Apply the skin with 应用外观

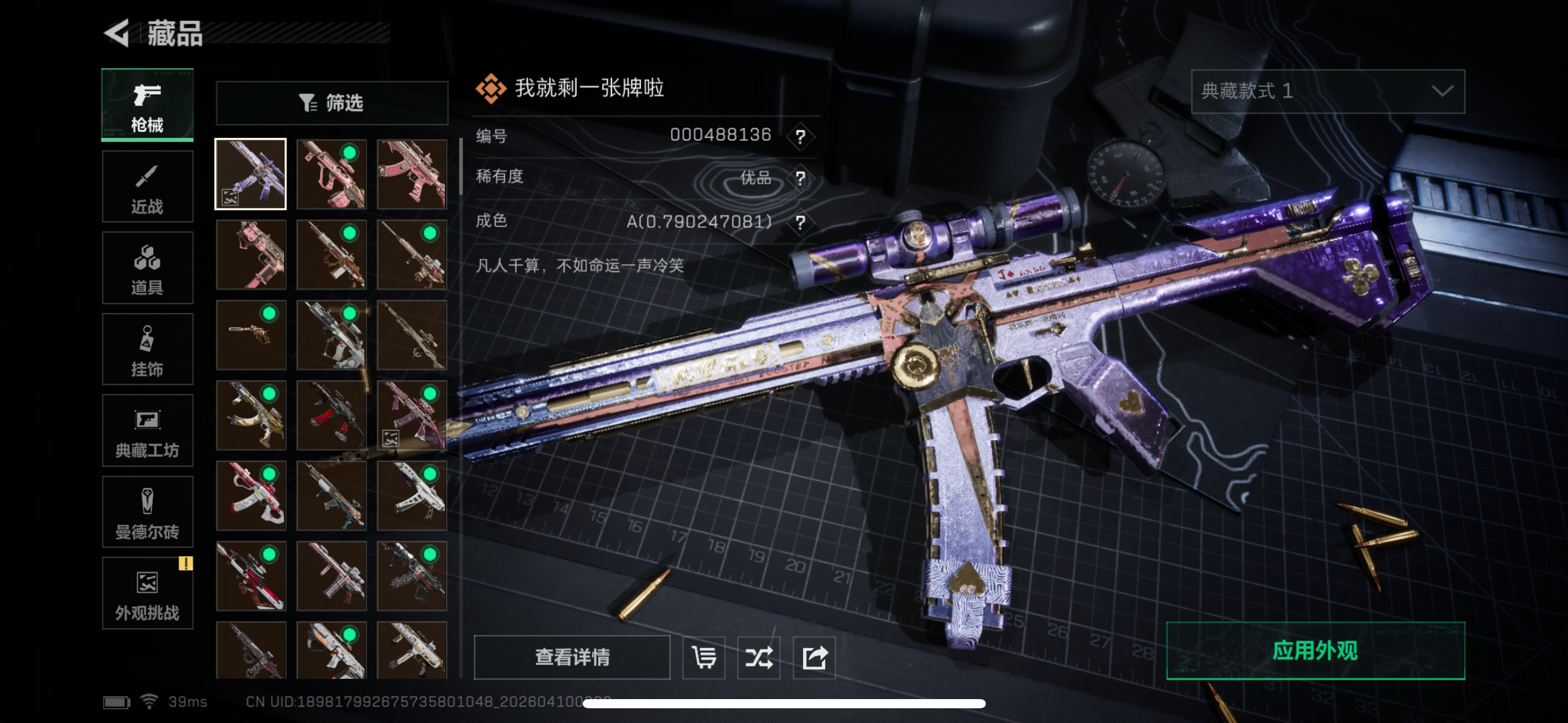pos(1315,651)
